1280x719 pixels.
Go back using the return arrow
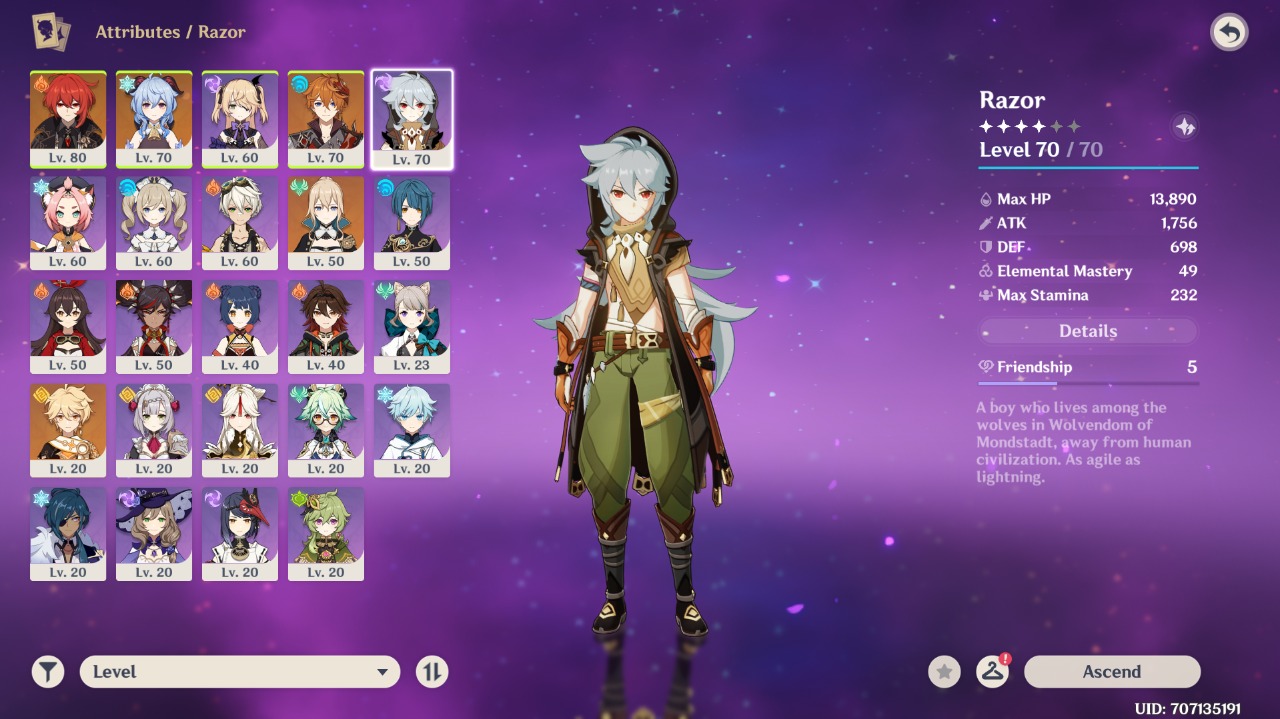pyautogui.click(x=1229, y=33)
